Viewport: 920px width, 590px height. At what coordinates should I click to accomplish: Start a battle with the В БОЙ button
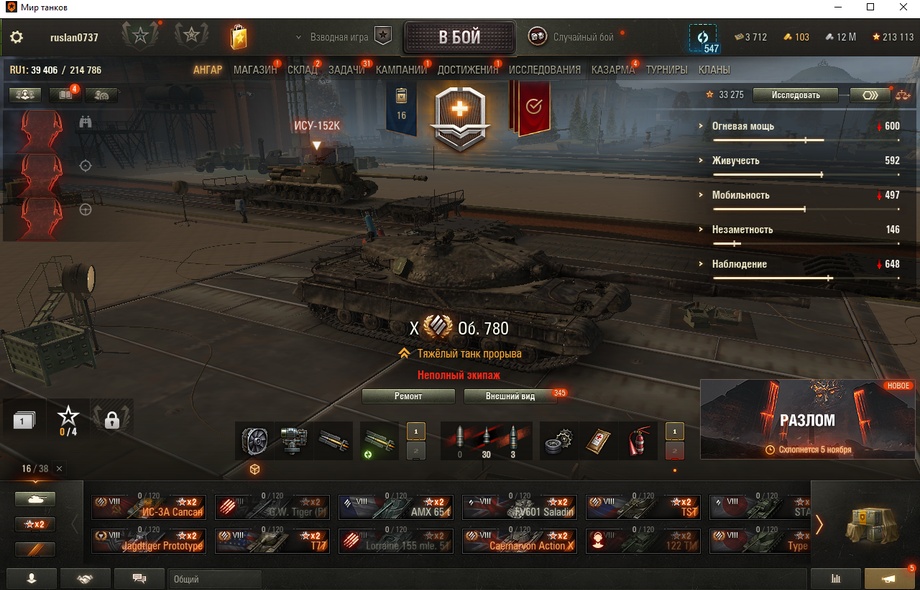tap(459, 38)
